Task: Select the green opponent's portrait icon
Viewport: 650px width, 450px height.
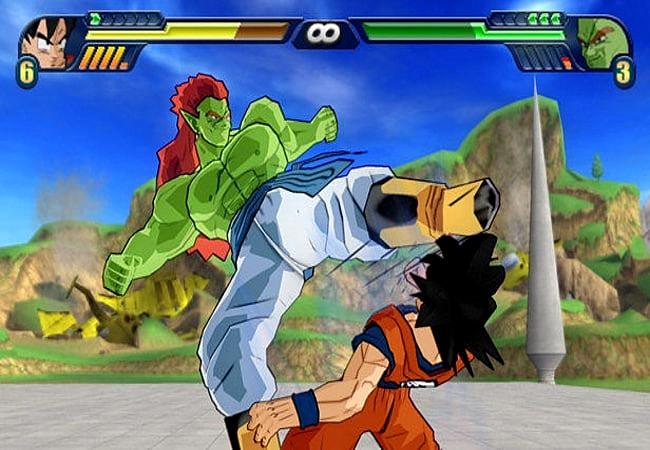Action: (601, 43)
